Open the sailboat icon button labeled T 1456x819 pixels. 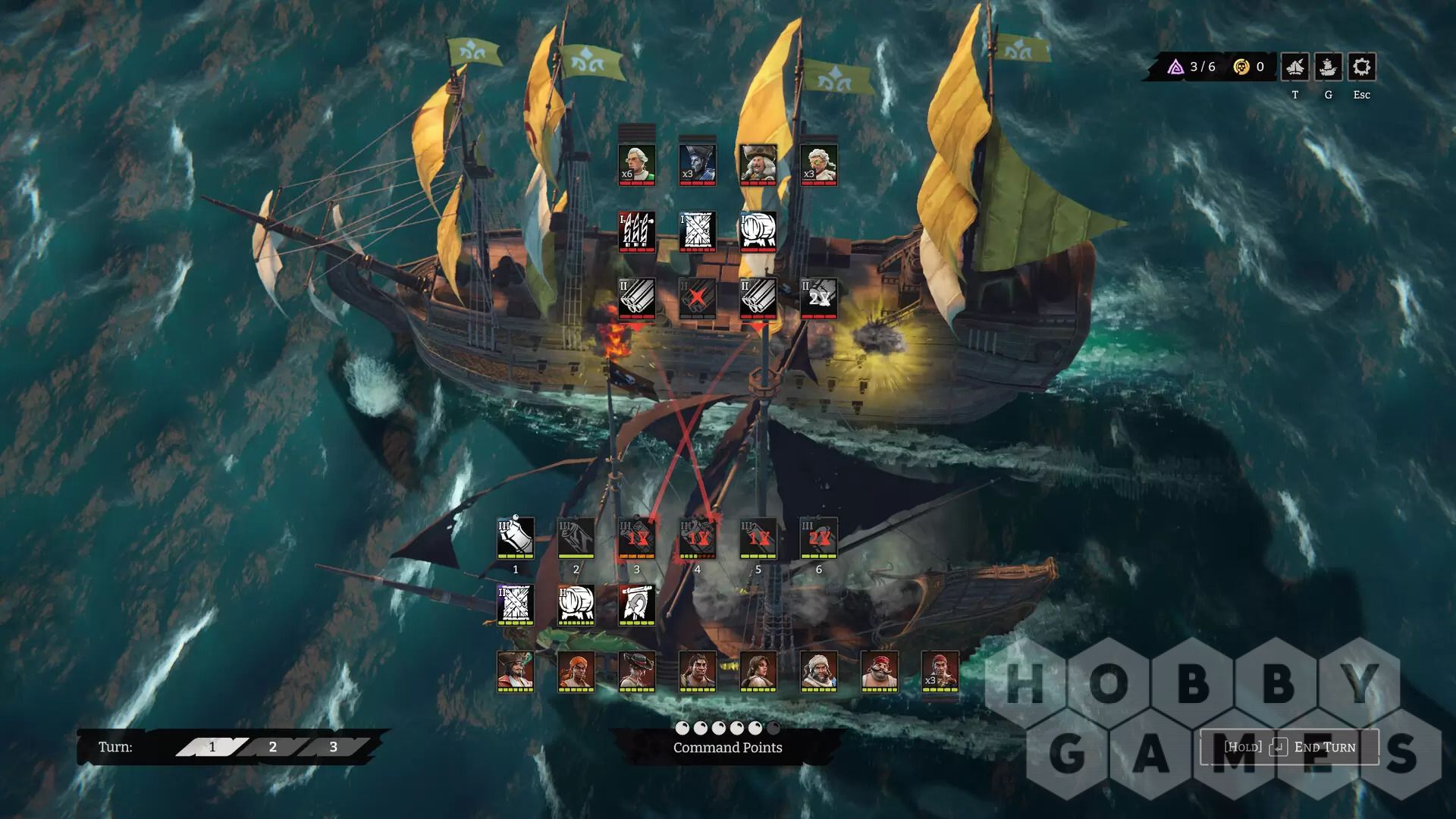1294,67
